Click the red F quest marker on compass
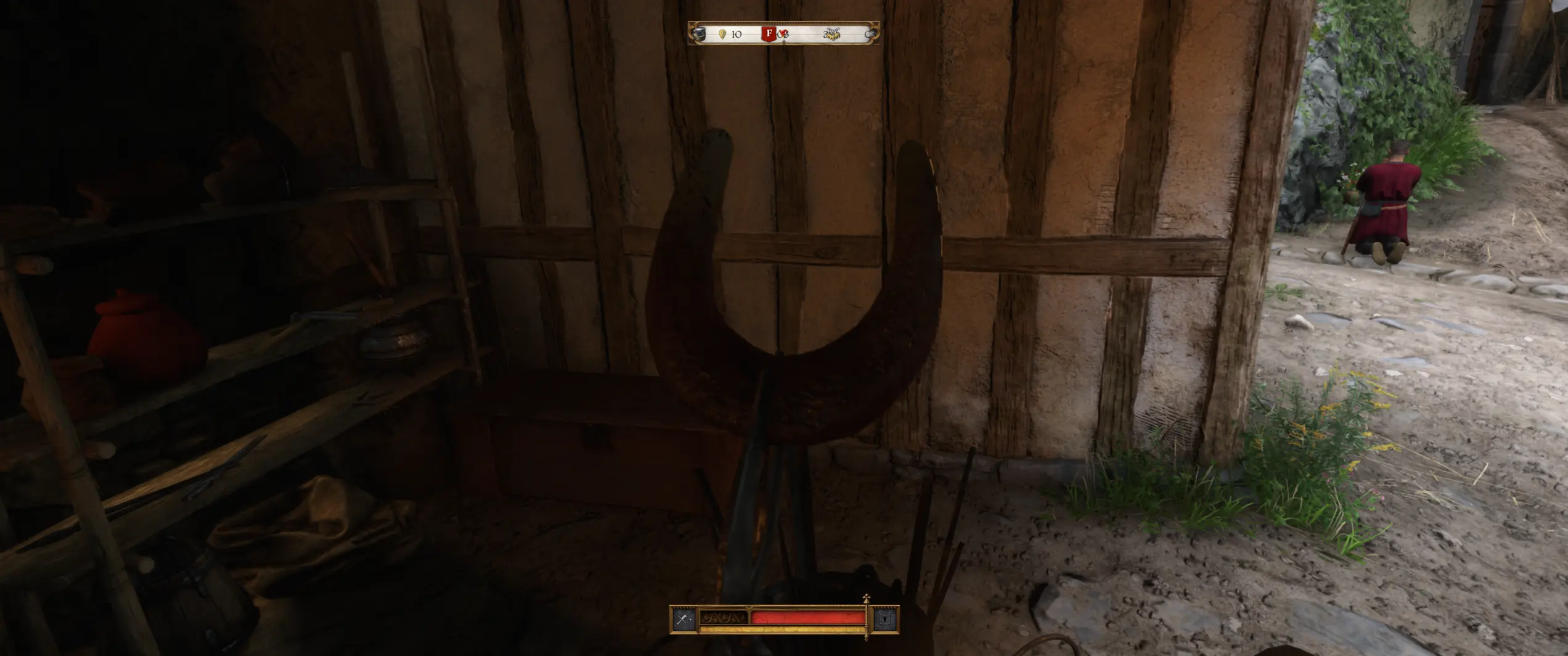 point(769,34)
